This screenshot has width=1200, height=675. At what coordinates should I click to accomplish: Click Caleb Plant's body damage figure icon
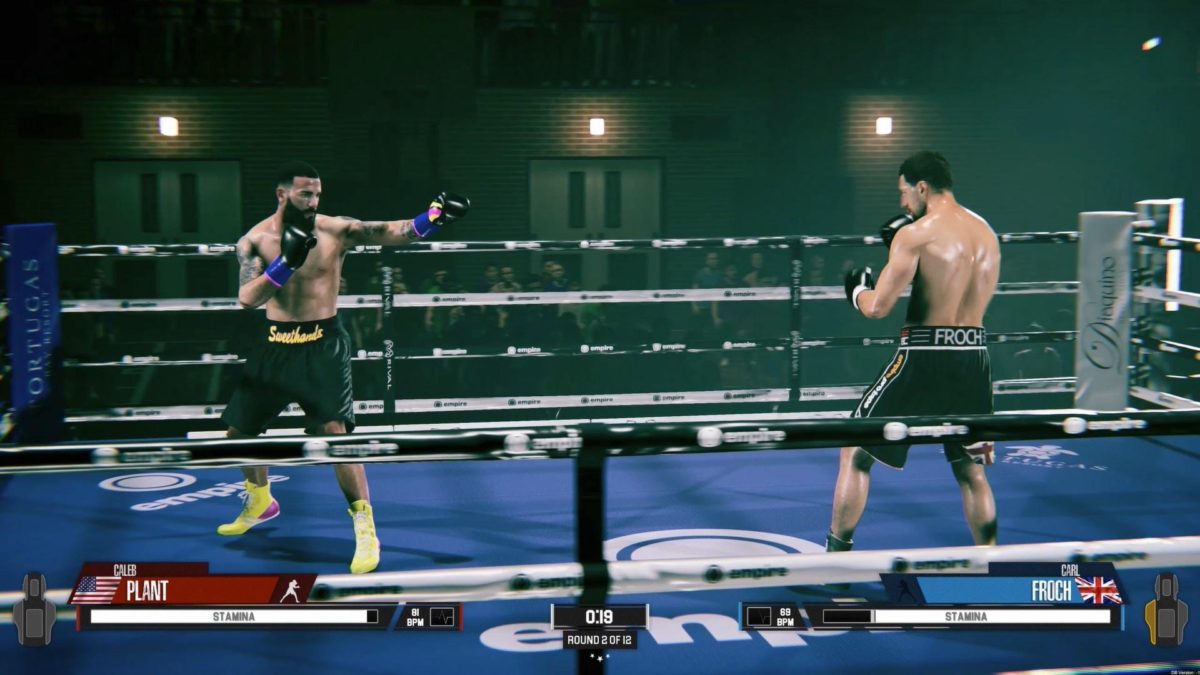34,608
